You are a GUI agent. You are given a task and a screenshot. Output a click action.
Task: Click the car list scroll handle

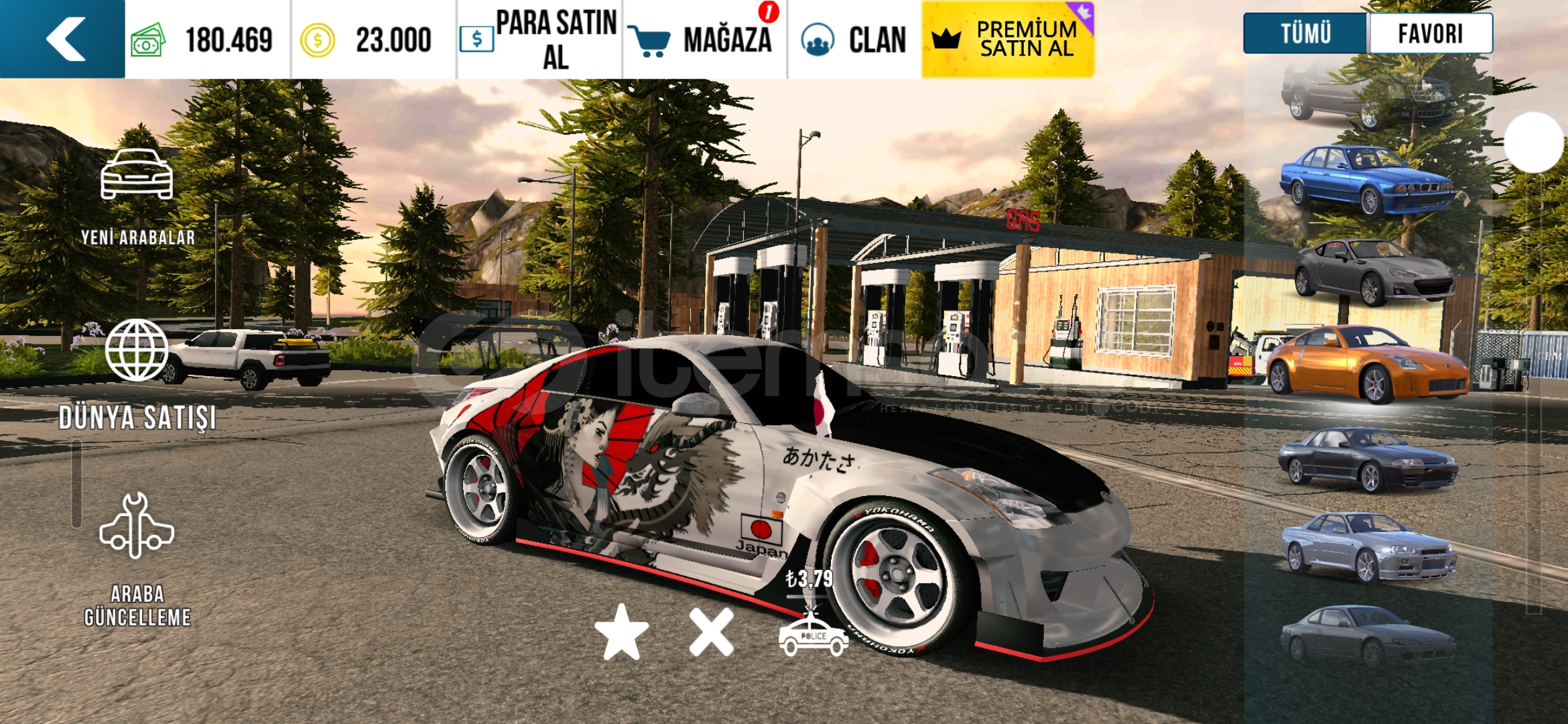[1533, 142]
